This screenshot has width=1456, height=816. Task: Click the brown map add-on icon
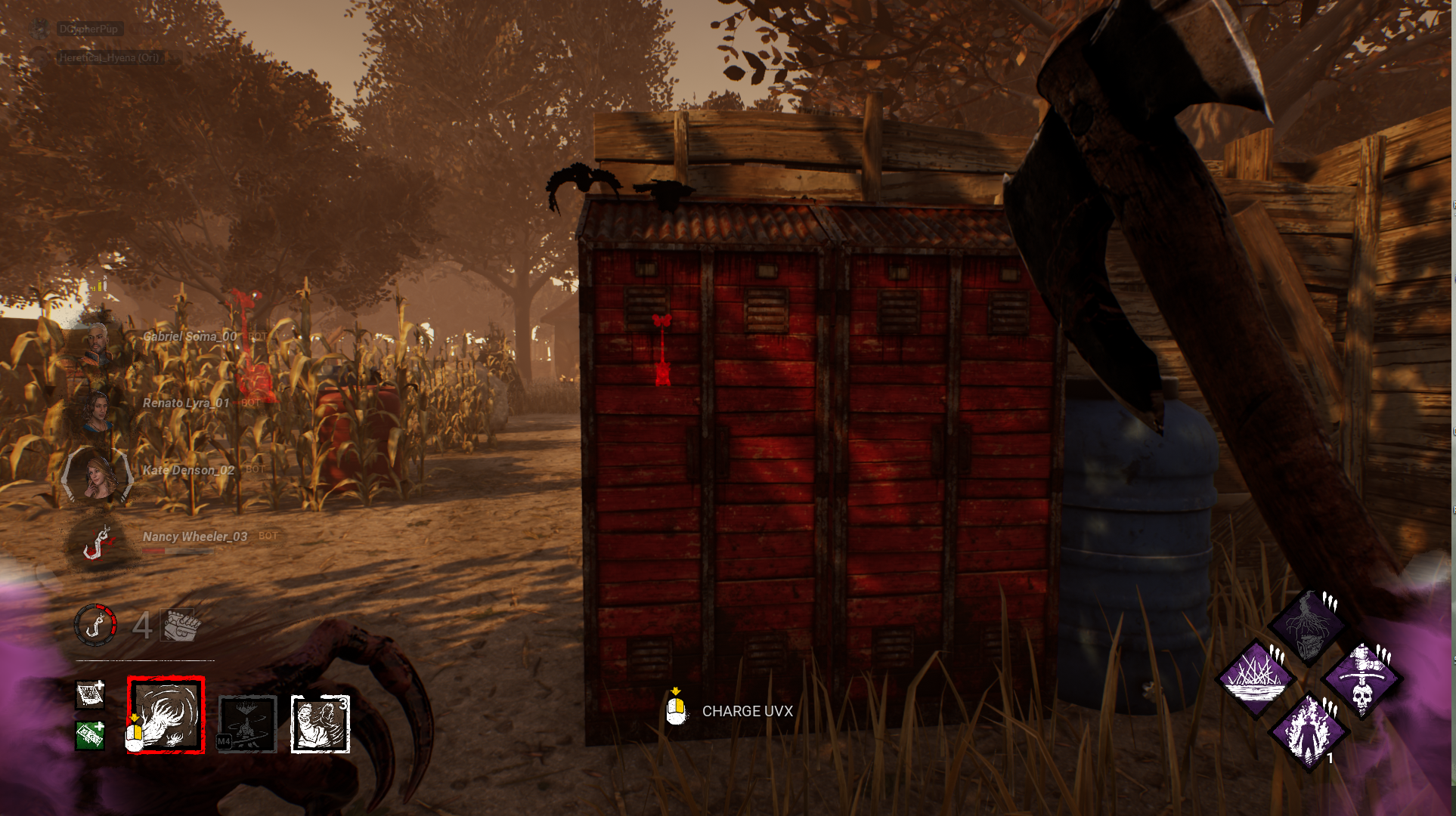click(x=88, y=697)
